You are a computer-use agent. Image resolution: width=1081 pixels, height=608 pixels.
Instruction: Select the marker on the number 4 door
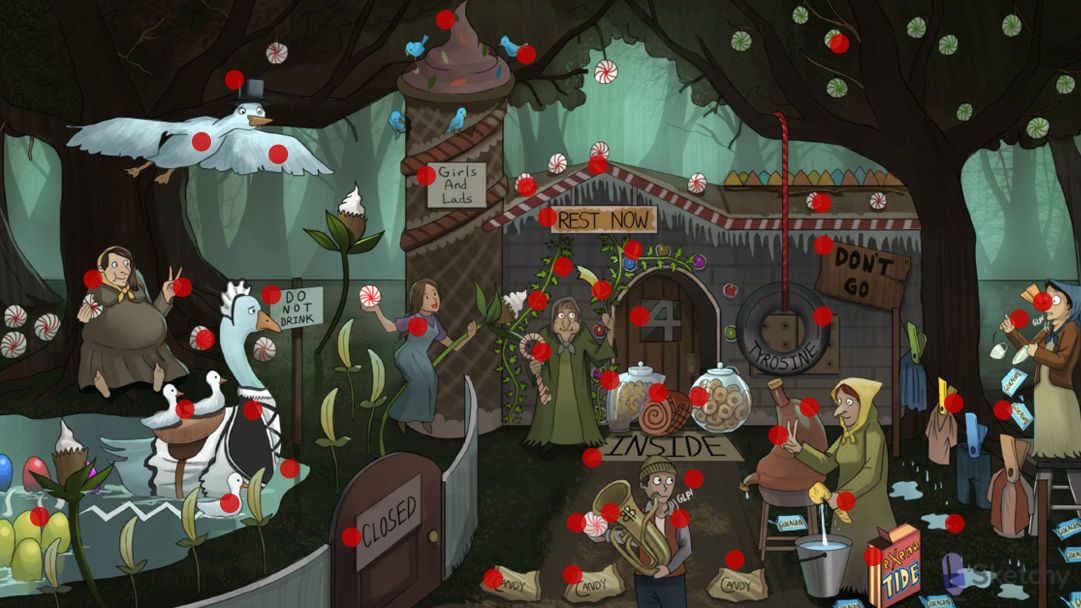point(639,316)
